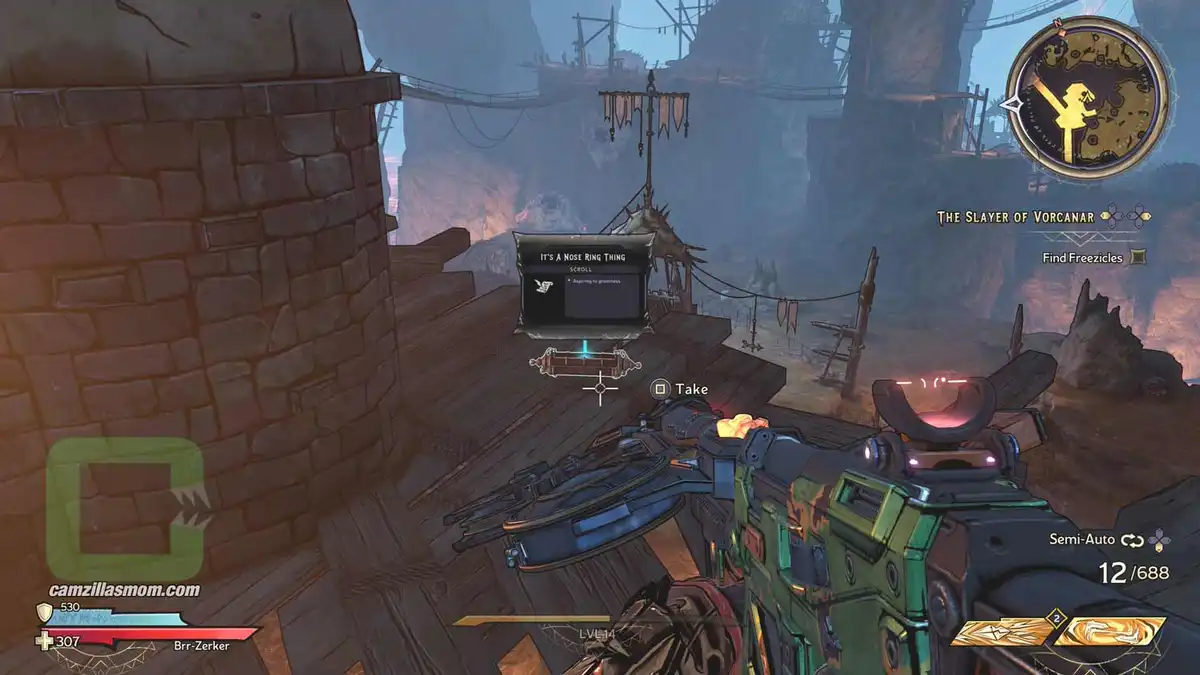Select The Slayer of Vorcanar quest tracker

coord(1016,216)
